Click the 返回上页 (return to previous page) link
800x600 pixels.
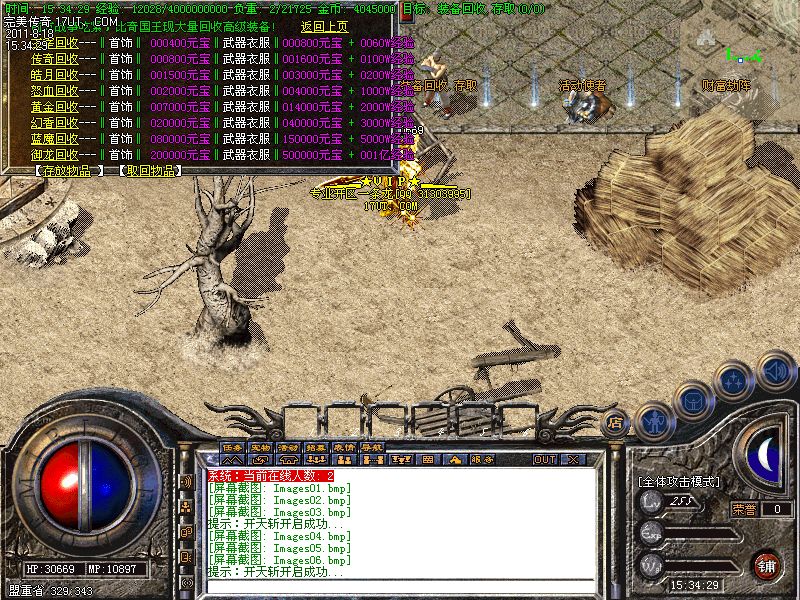325,27
